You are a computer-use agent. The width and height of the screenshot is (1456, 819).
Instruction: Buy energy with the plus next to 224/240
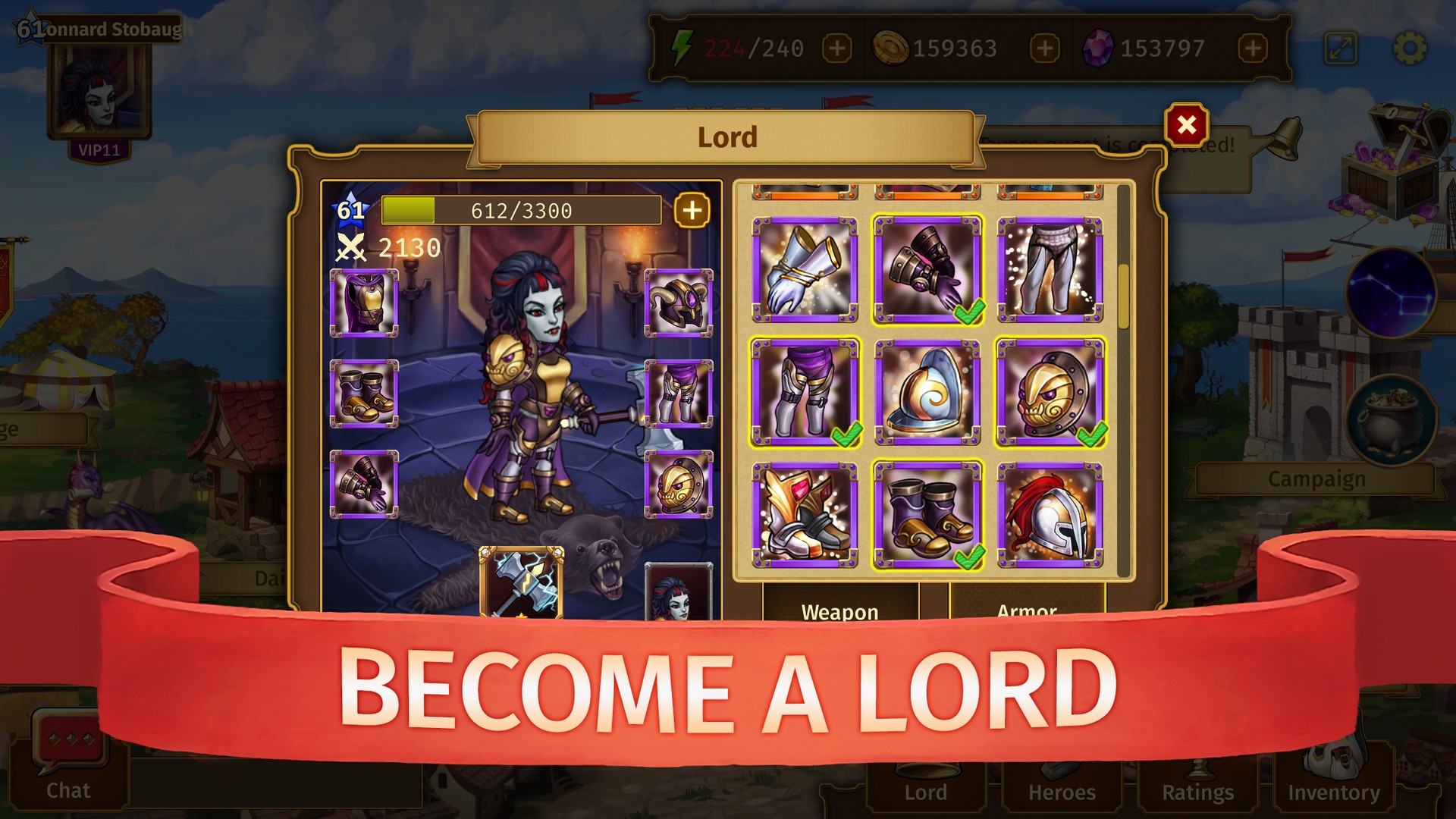click(x=836, y=47)
